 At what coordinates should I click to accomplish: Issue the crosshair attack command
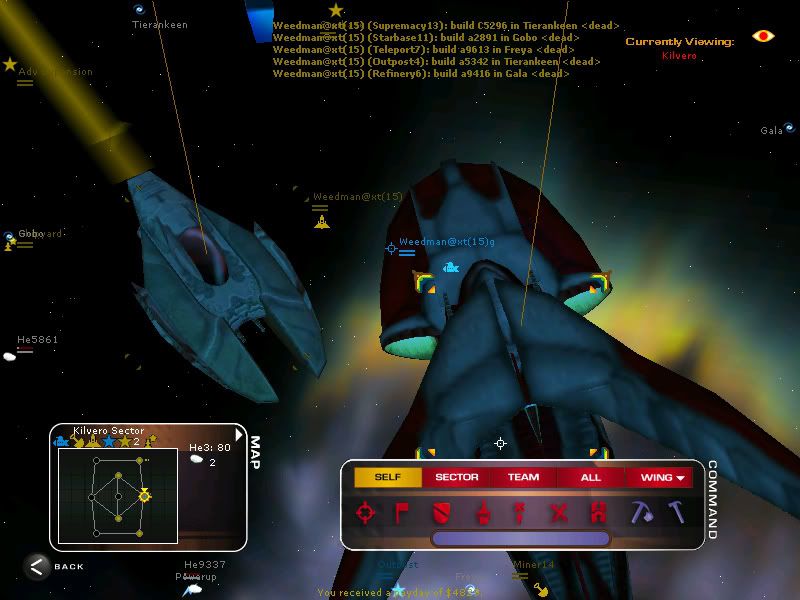pyautogui.click(x=367, y=513)
